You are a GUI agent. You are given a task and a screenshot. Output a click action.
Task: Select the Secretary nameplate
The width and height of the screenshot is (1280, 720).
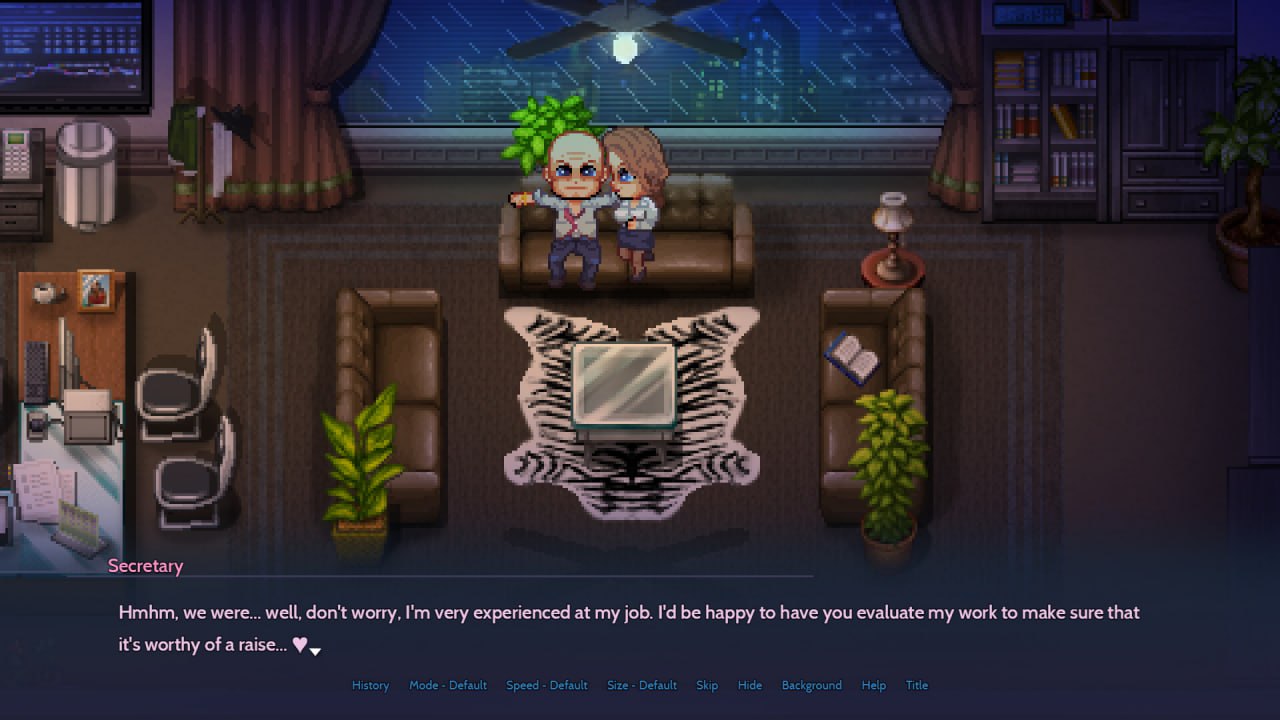click(x=145, y=565)
